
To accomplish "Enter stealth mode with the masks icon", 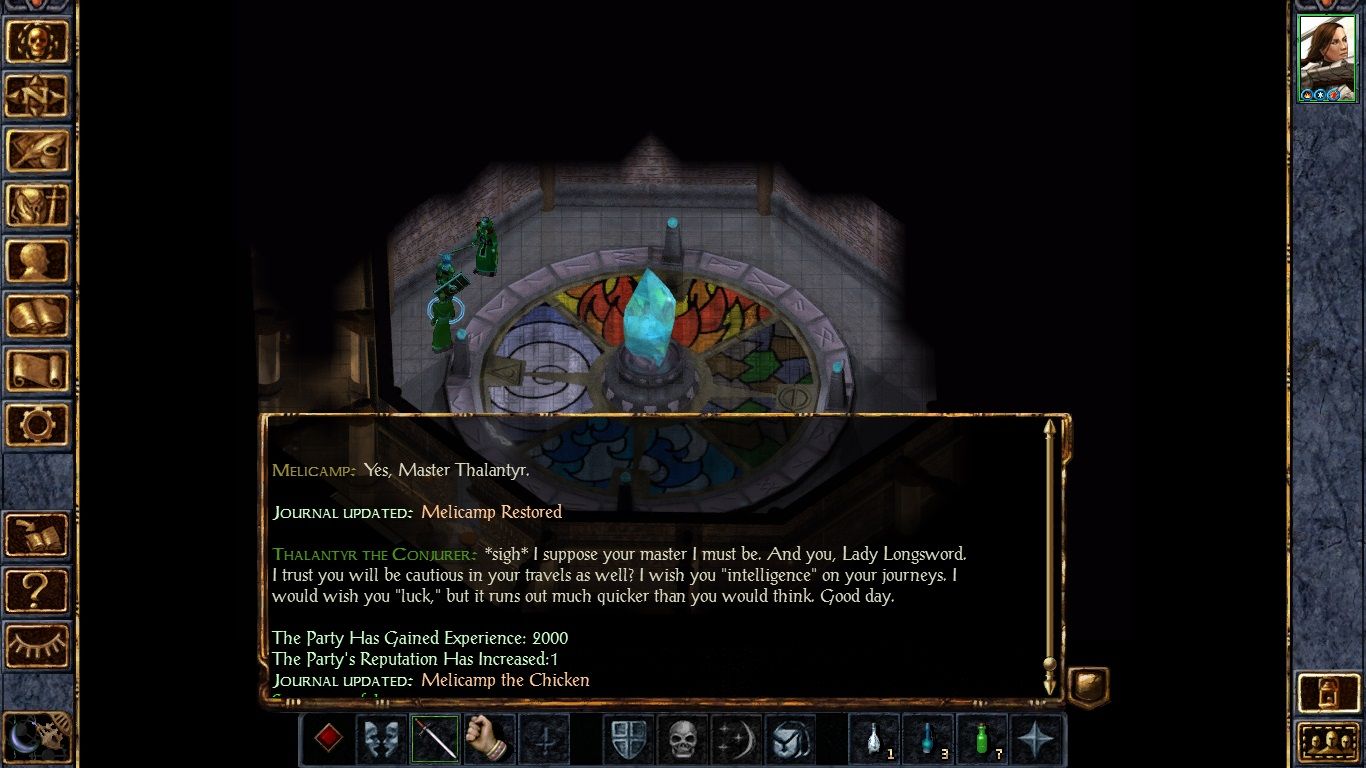I will click(381, 740).
